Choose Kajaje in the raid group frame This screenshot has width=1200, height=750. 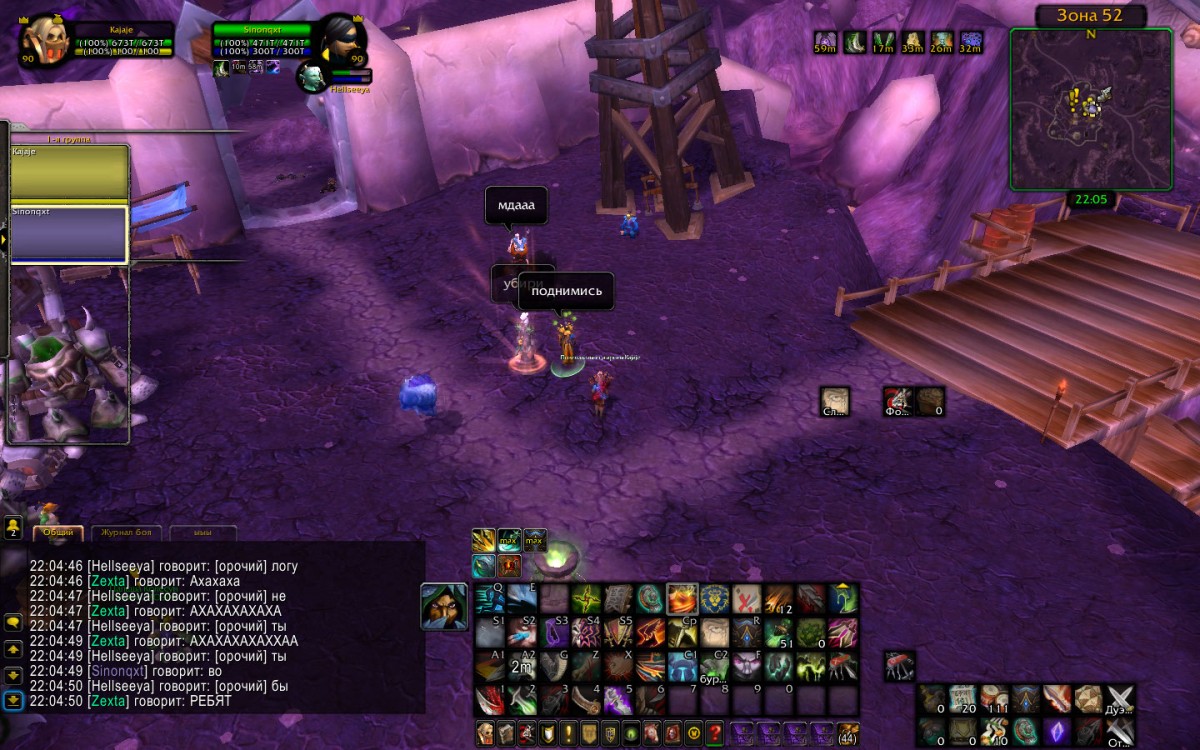(x=69, y=172)
